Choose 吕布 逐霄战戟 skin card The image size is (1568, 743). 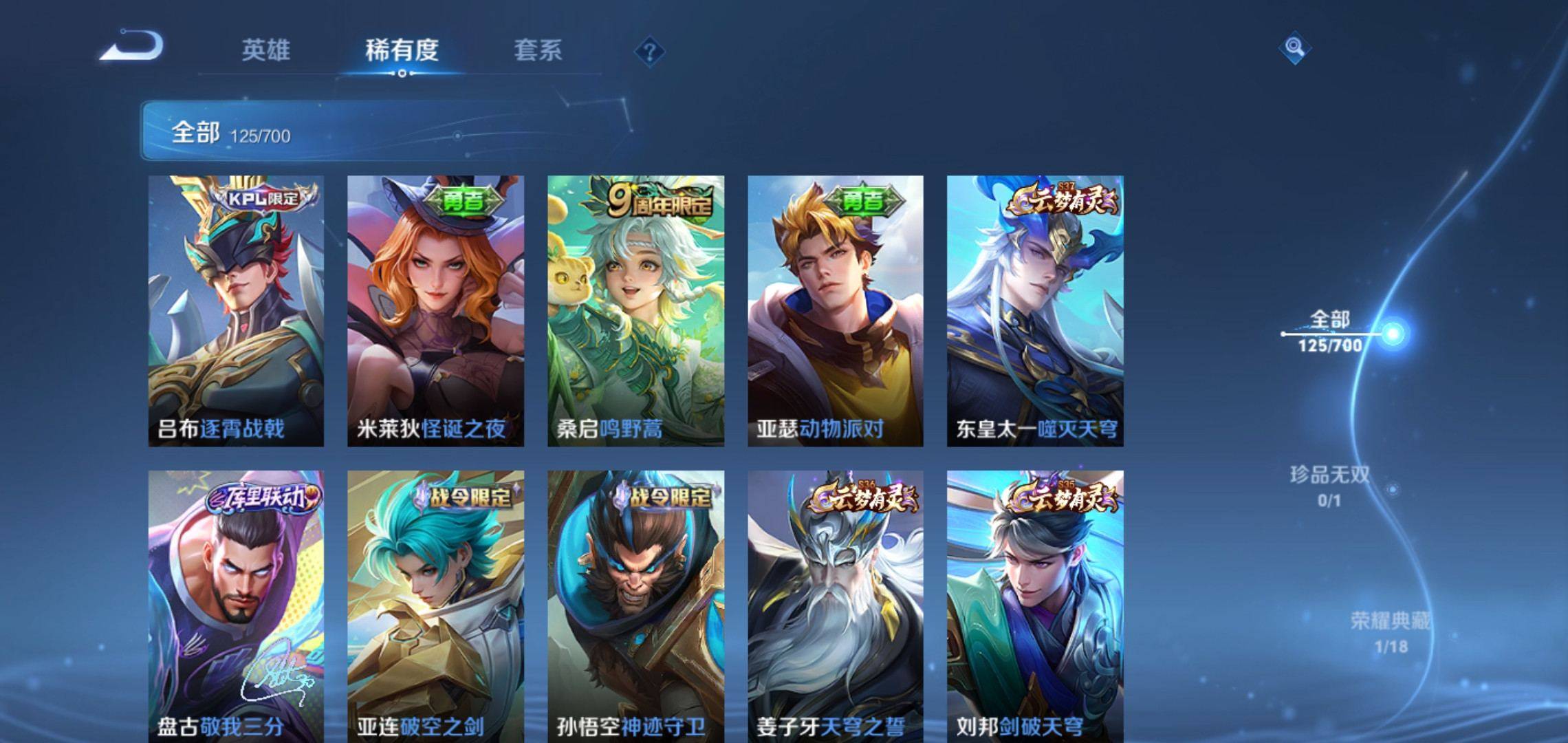tap(236, 311)
